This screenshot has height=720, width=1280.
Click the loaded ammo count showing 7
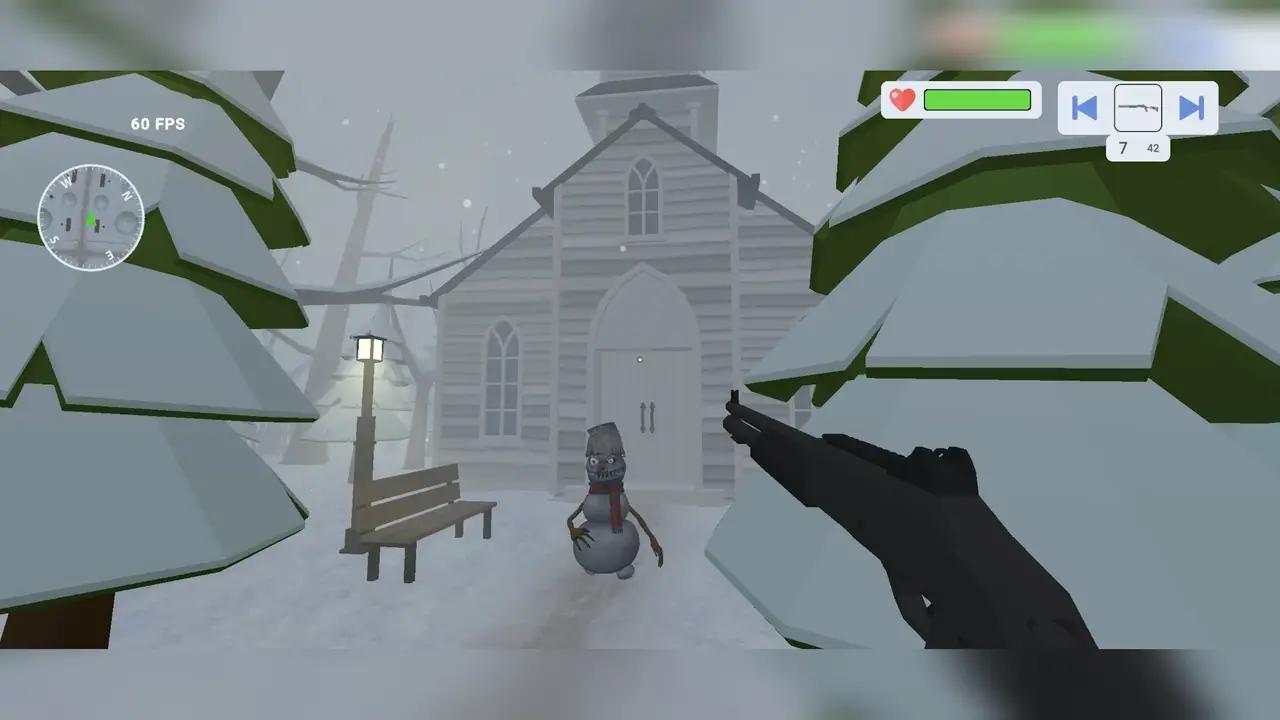click(x=1123, y=147)
